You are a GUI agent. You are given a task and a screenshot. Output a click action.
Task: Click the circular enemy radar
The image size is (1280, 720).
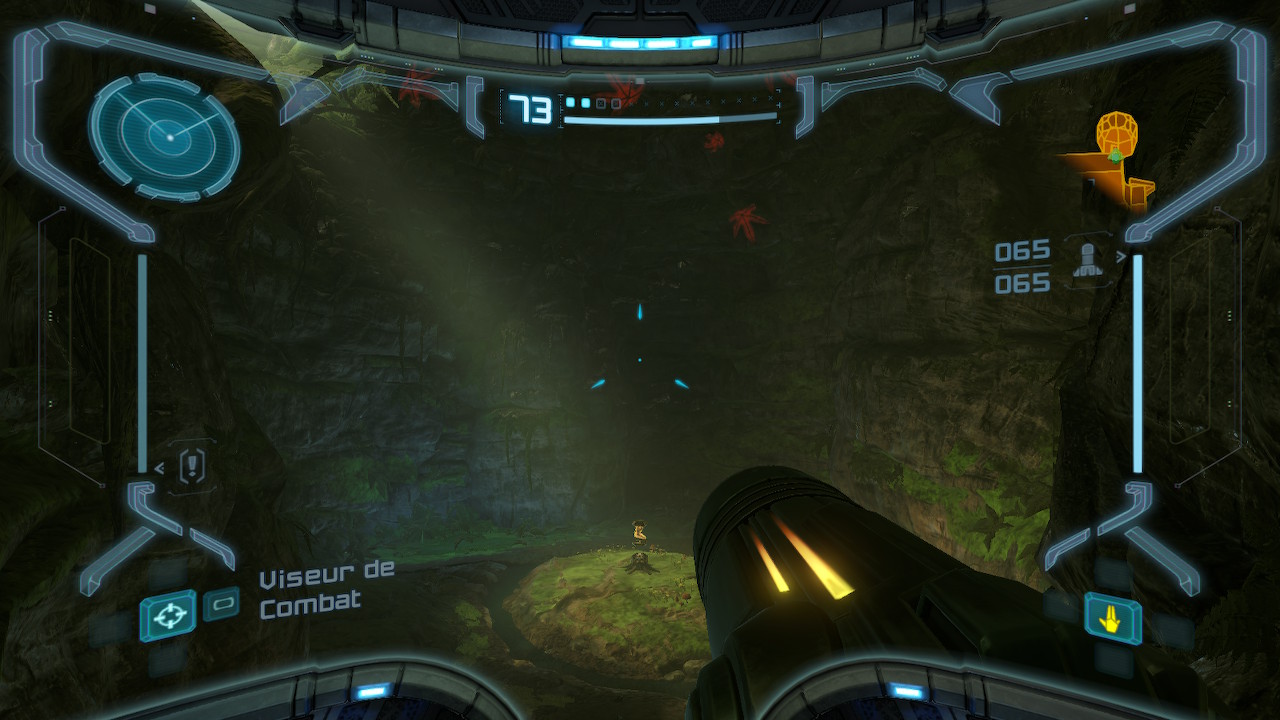pos(164,137)
